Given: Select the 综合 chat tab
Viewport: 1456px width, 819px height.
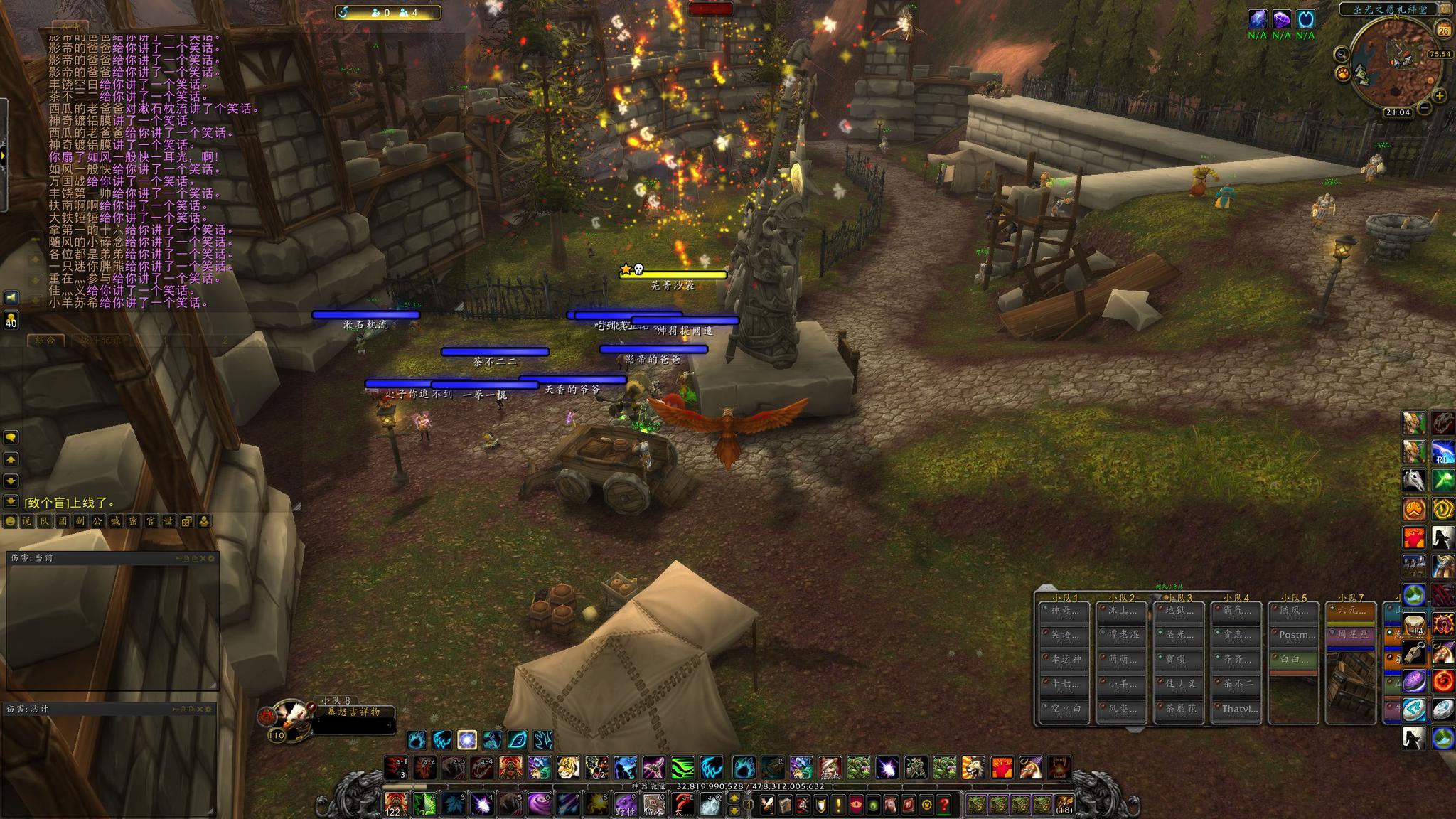Looking at the screenshot, I should coord(45,341).
